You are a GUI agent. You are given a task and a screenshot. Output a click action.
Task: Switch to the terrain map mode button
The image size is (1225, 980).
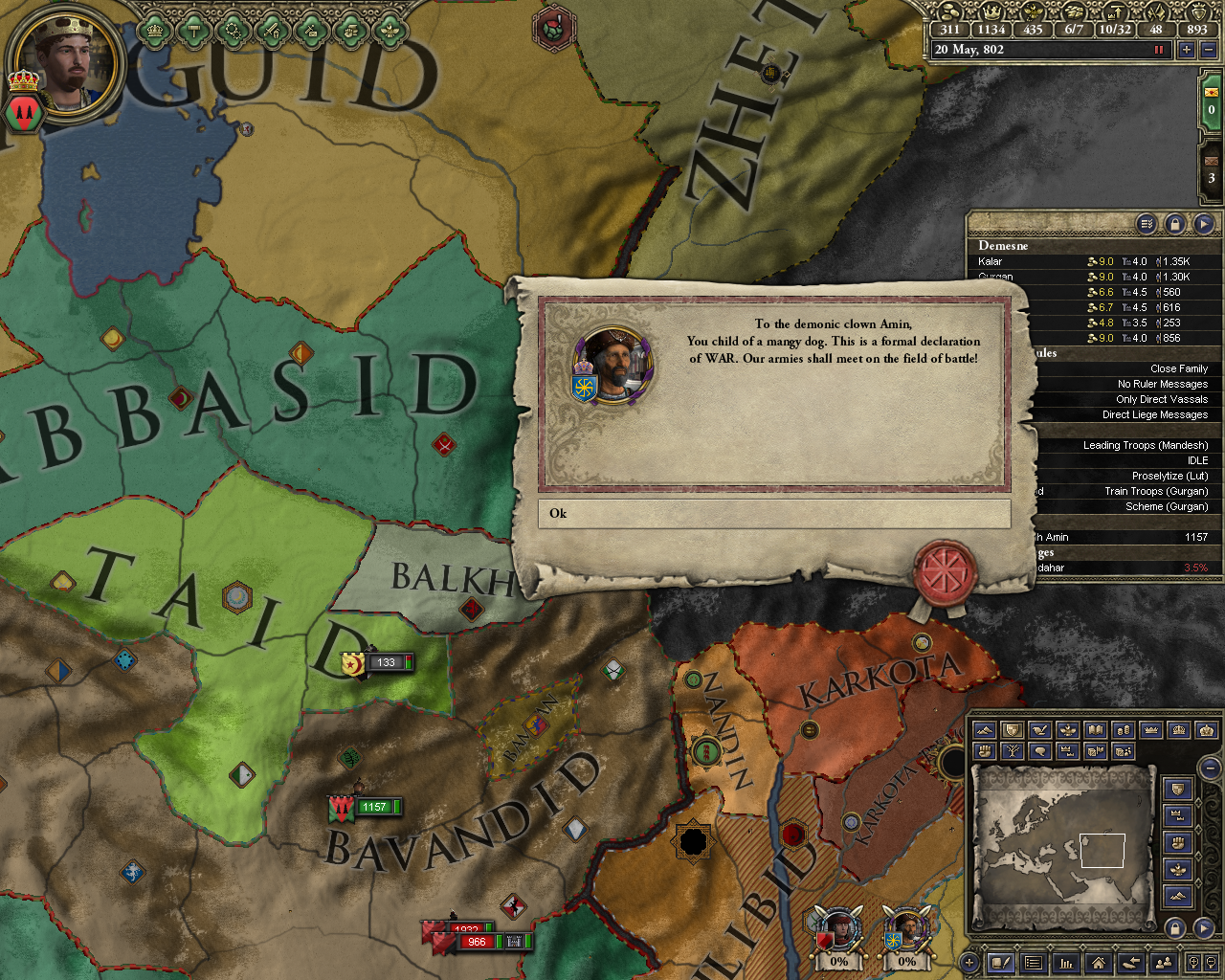click(983, 730)
